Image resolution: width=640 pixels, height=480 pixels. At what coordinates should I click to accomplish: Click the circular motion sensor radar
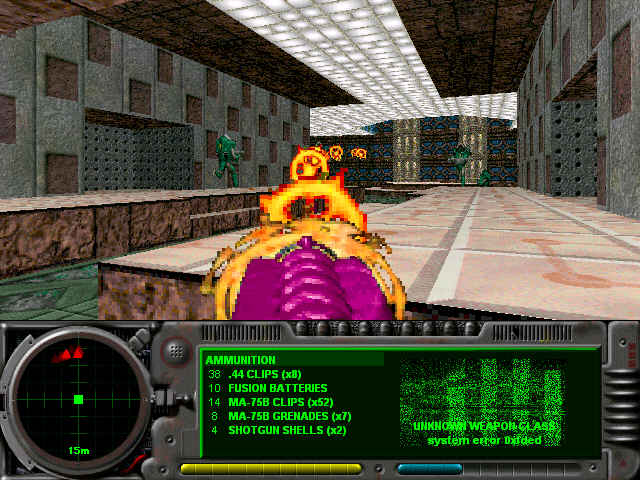78,399
